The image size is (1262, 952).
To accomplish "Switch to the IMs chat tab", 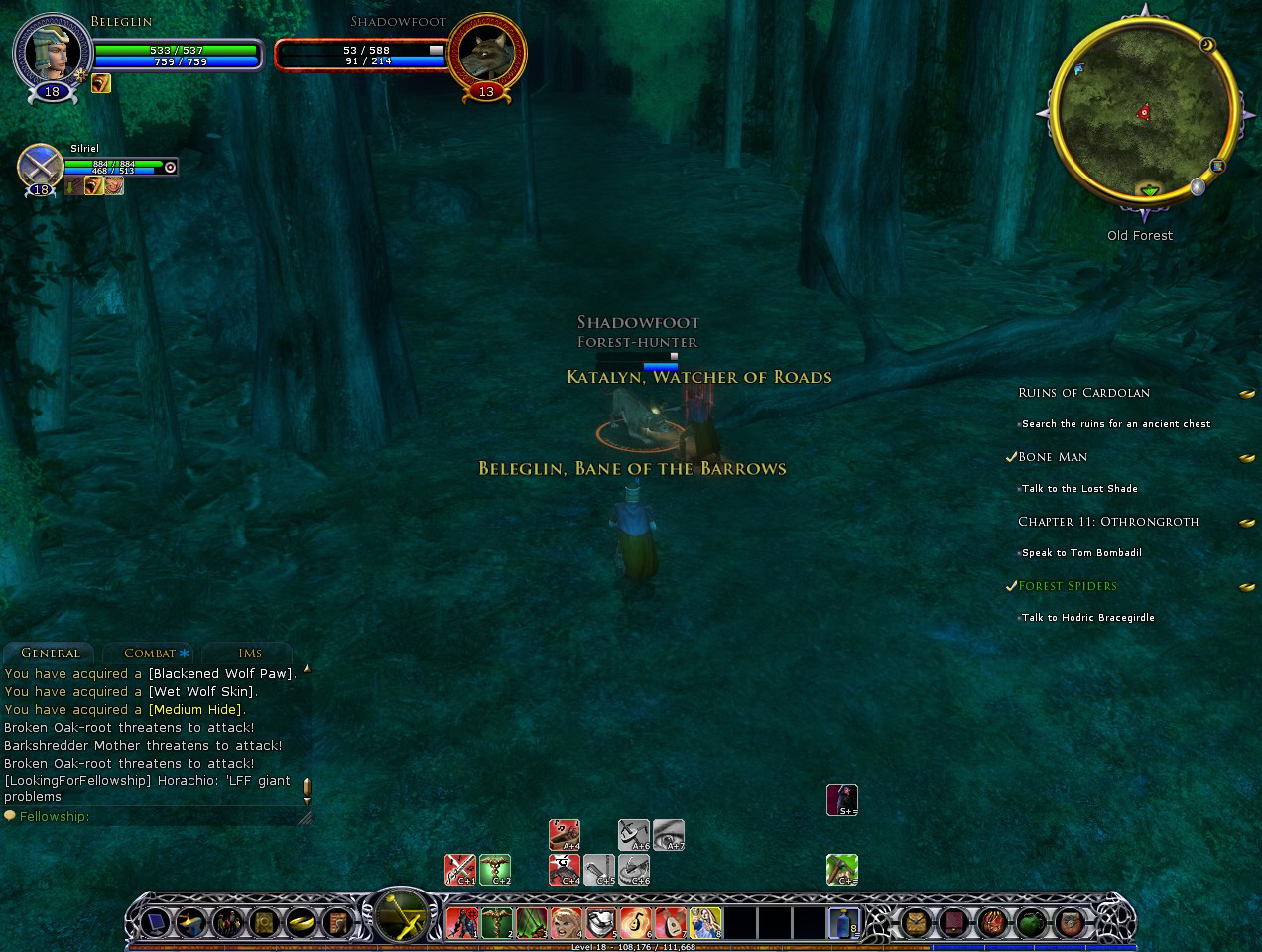I will point(250,653).
